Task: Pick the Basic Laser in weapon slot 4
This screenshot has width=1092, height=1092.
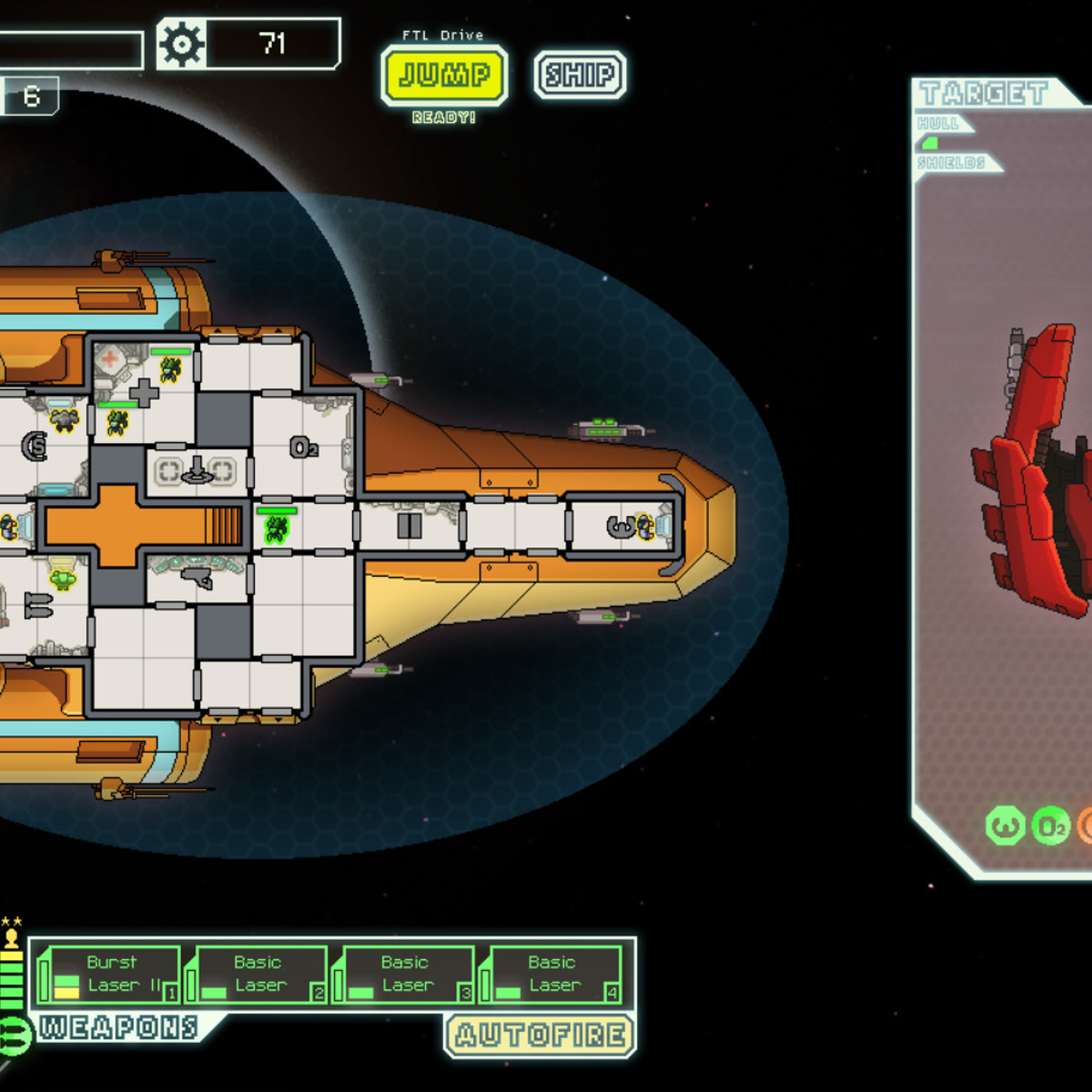Action: (551, 975)
